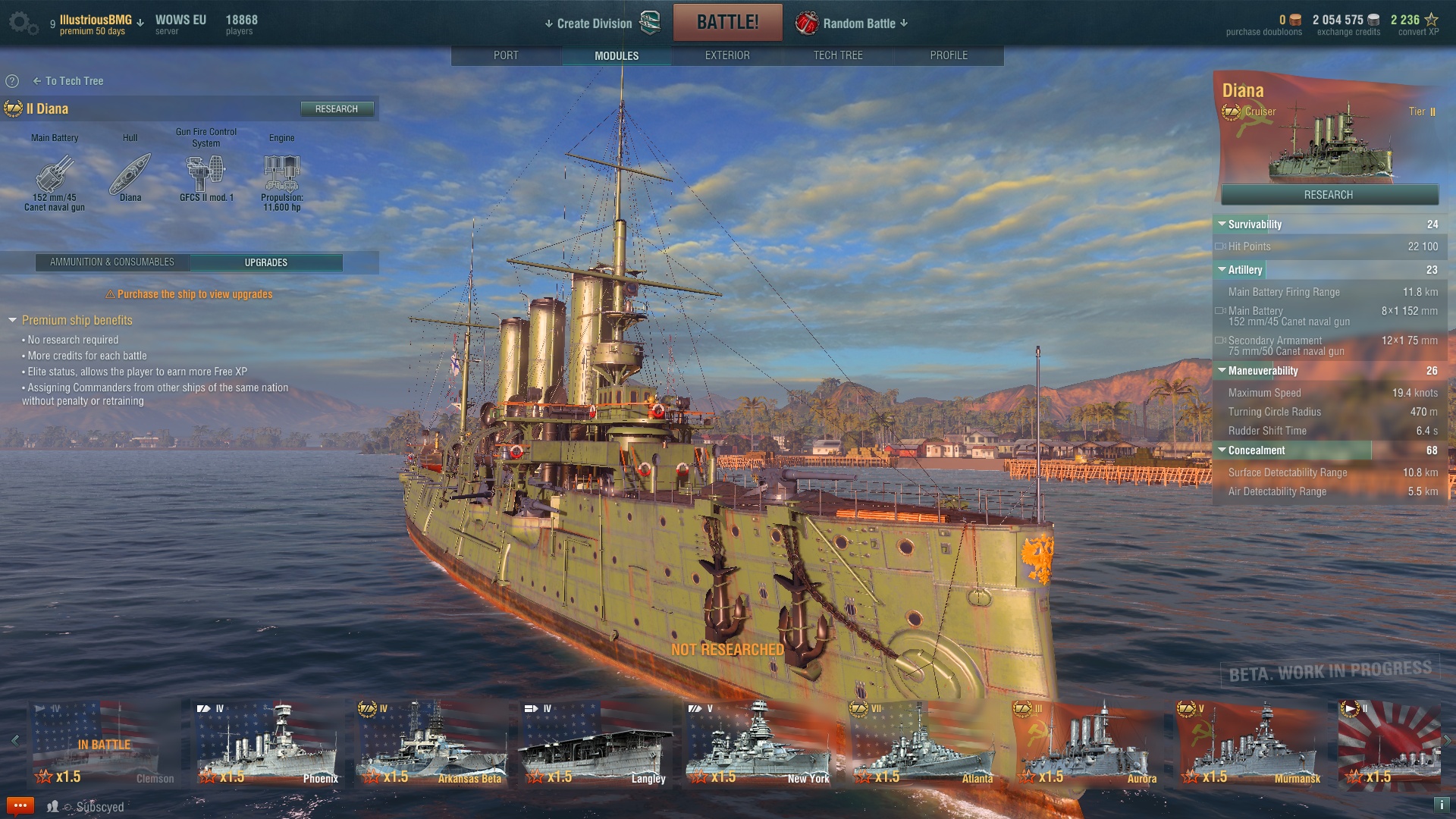
Task: Start the fight with the BATTLE! button
Action: [727, 22]
